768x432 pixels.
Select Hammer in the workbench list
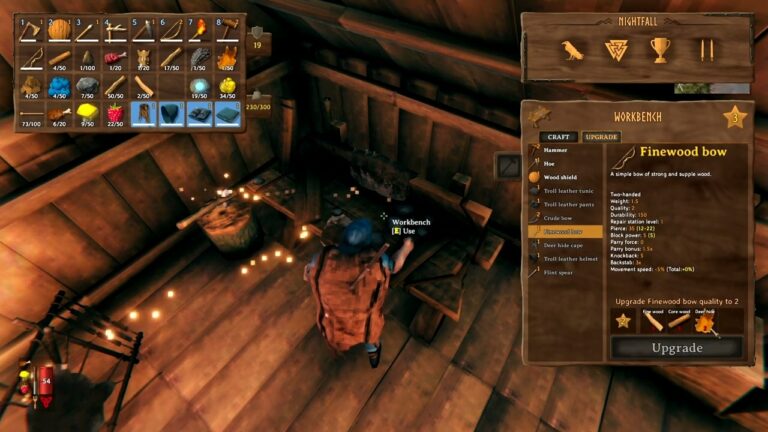(556, 150)
